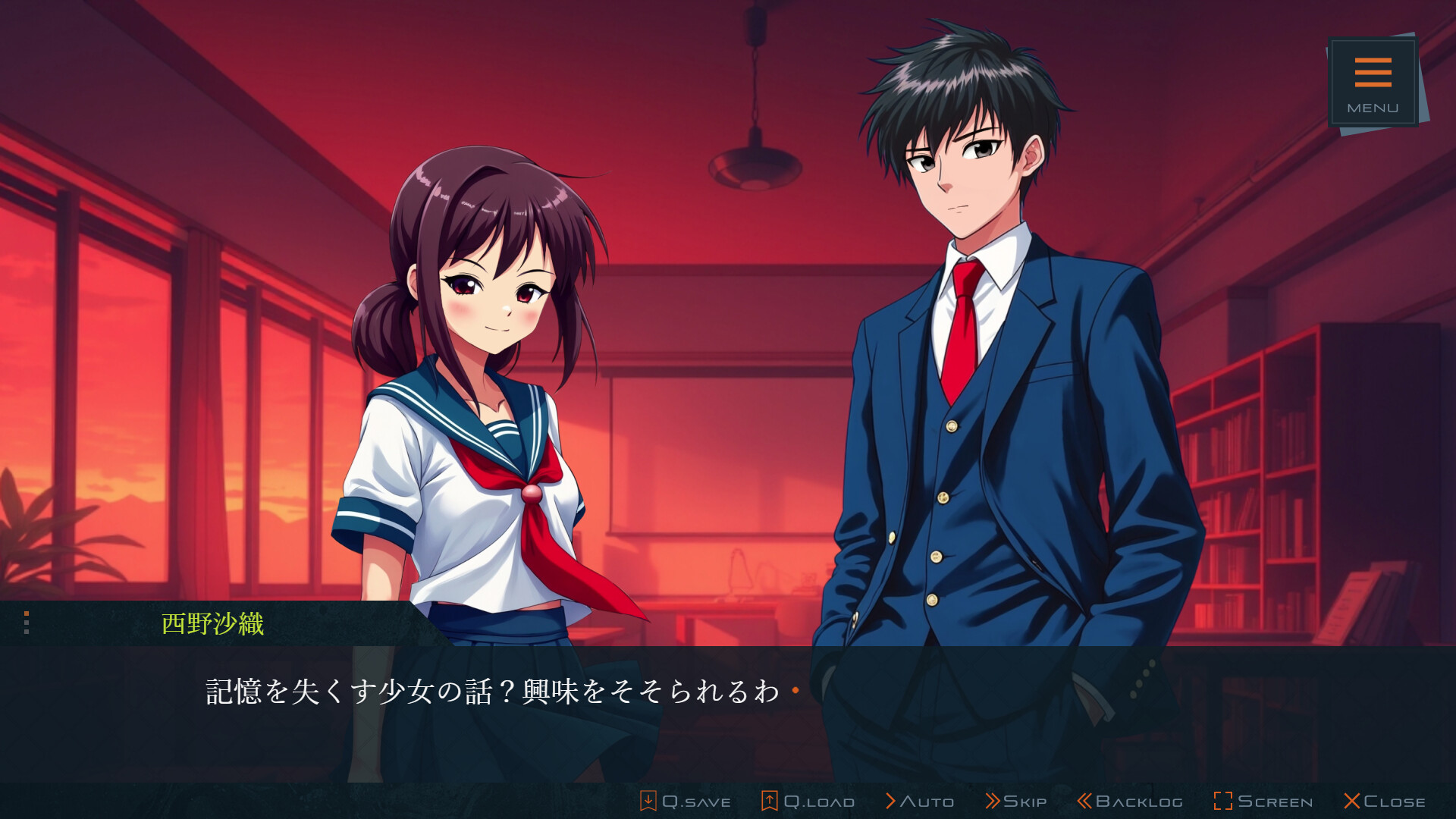
Task: Toggle Skip mode on
Action: [x=1016, y=801]
